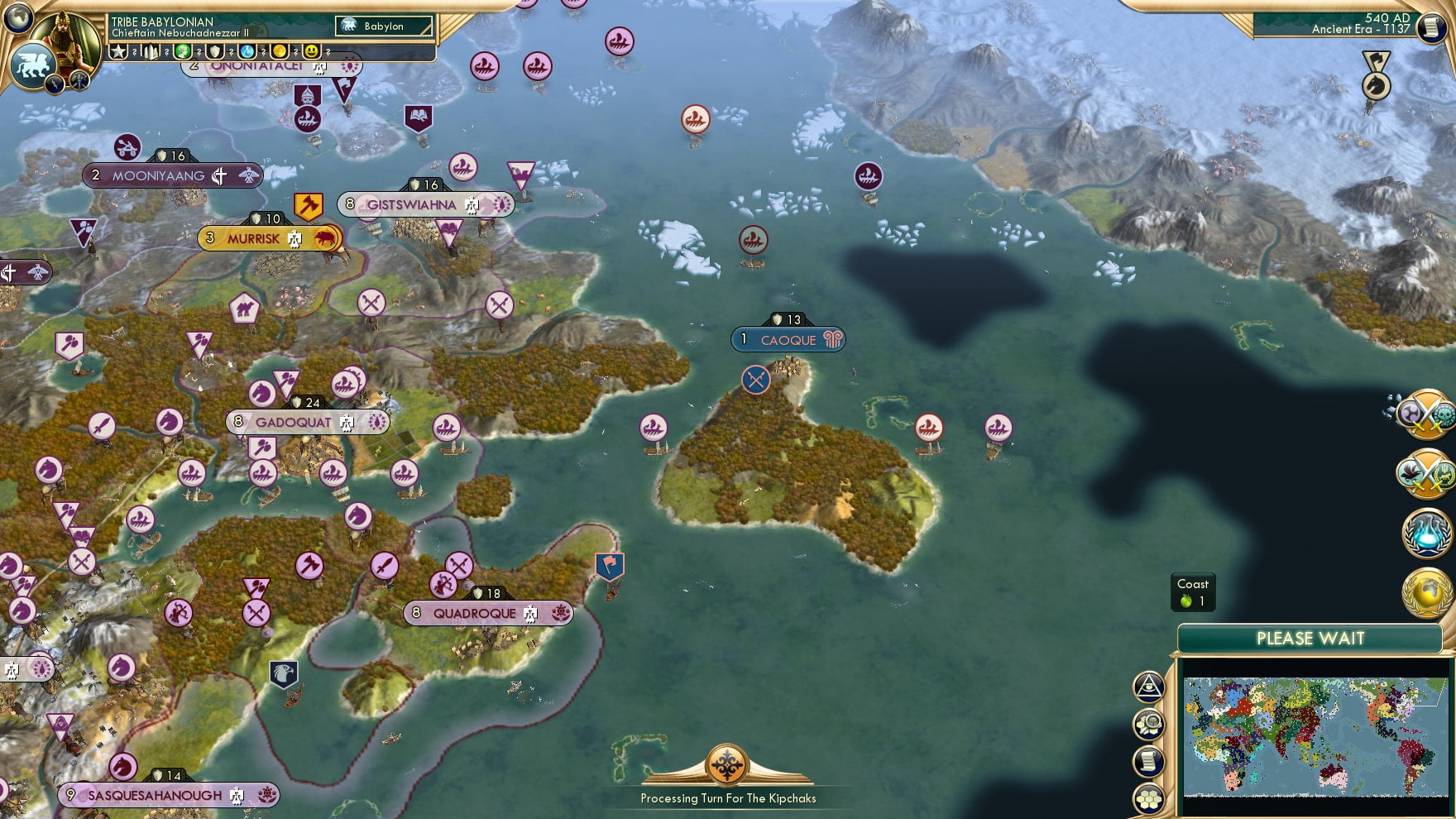Screen dimensions: 1456x819
Task: Open the Caoque city banner
Action: (x=788, y=338)
